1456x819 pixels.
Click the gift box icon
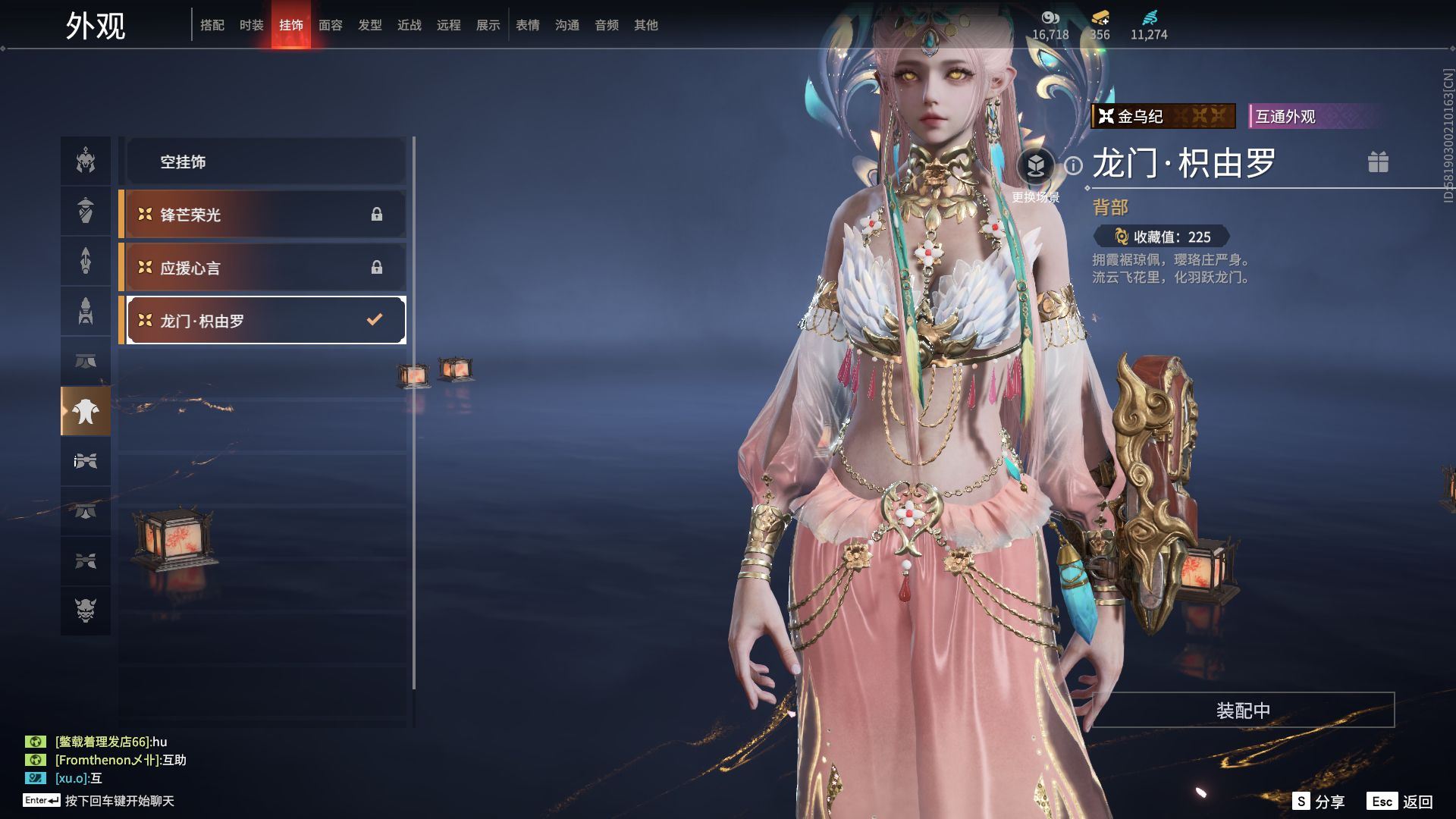1378,162
